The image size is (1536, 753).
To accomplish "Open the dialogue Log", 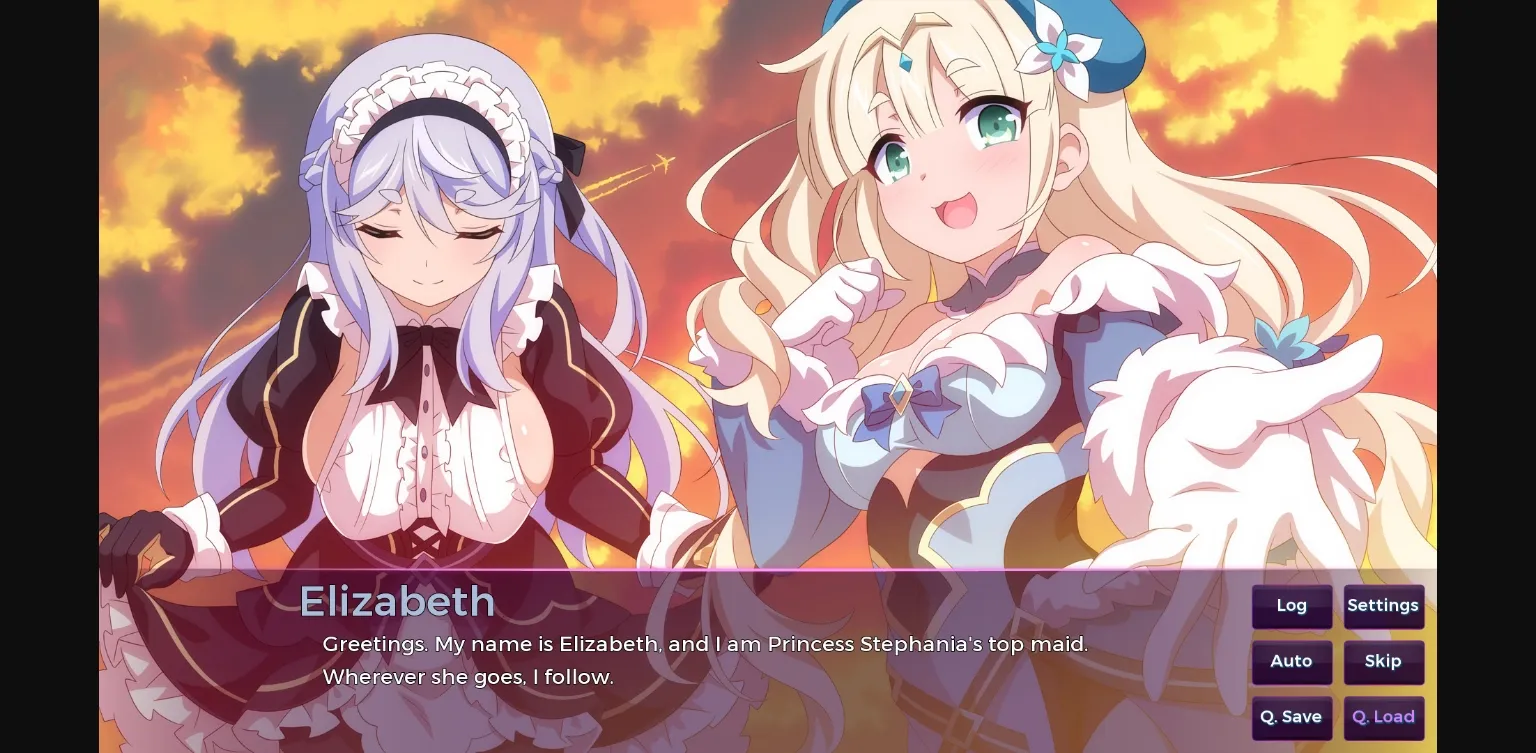I will pos(1291,605).
